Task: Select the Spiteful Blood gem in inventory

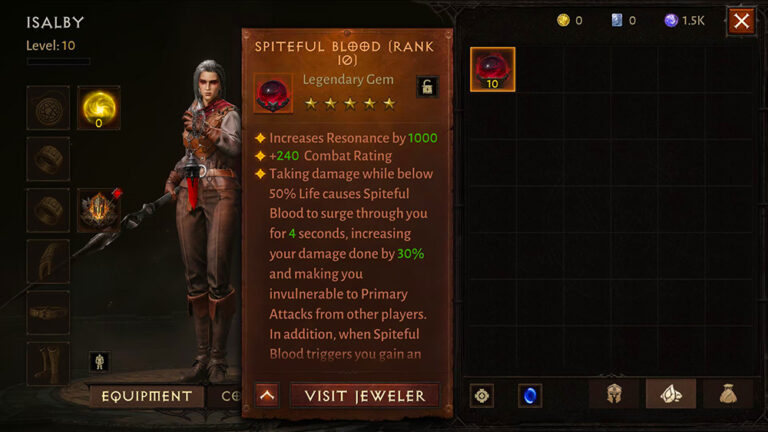Action: click(x=492, y=69)
